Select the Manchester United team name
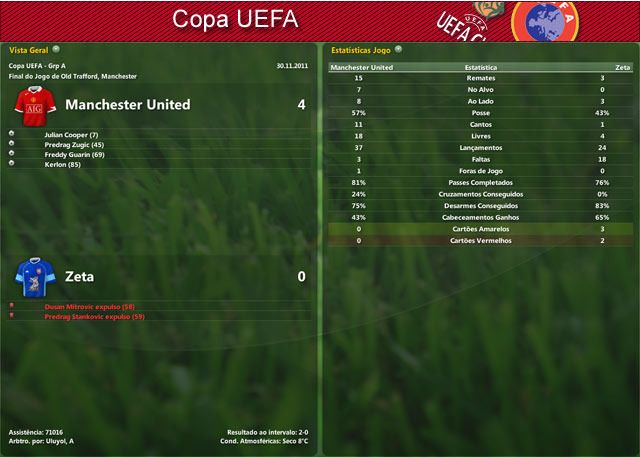Viewport: 640px width, 457px height. tap(127, 104)
